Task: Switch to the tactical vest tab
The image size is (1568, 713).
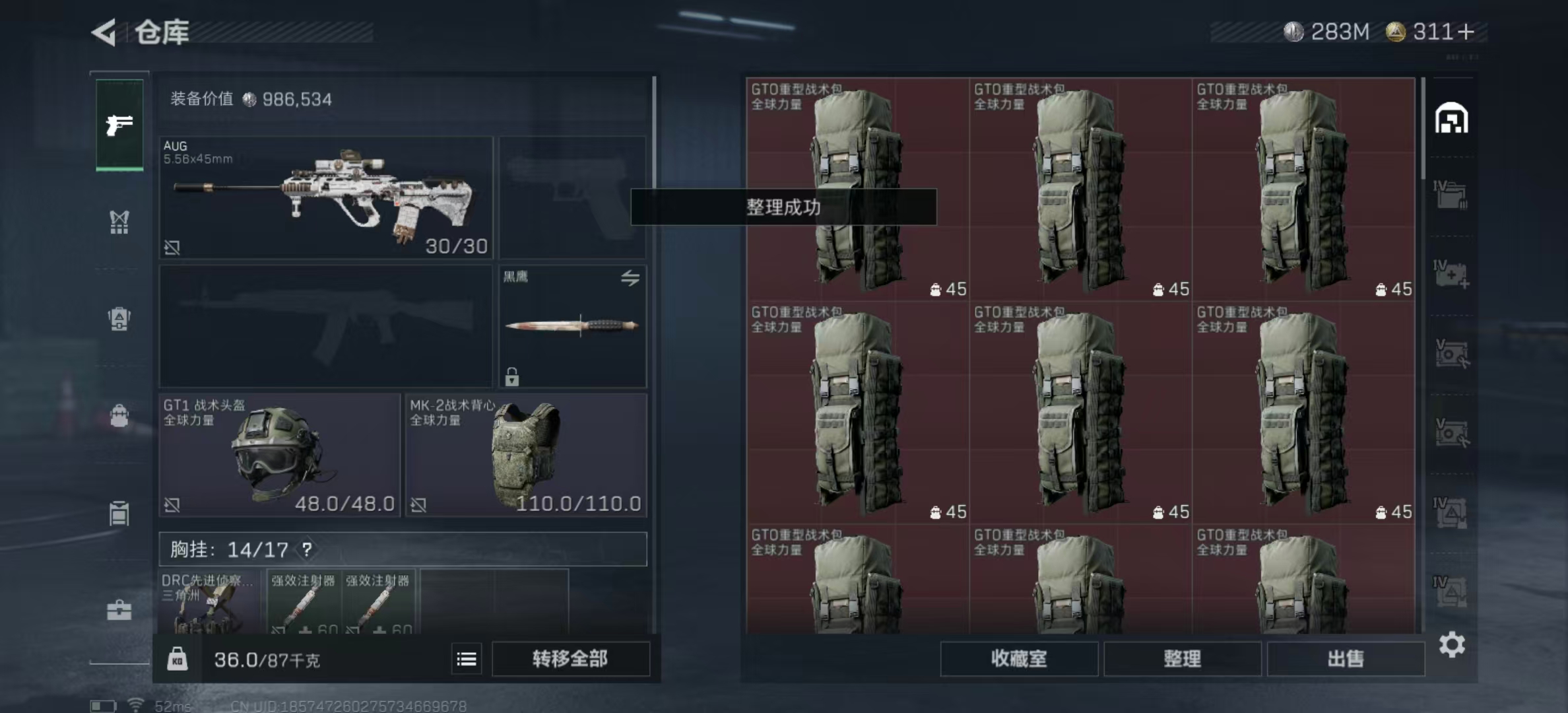Action: click(119, 222)
